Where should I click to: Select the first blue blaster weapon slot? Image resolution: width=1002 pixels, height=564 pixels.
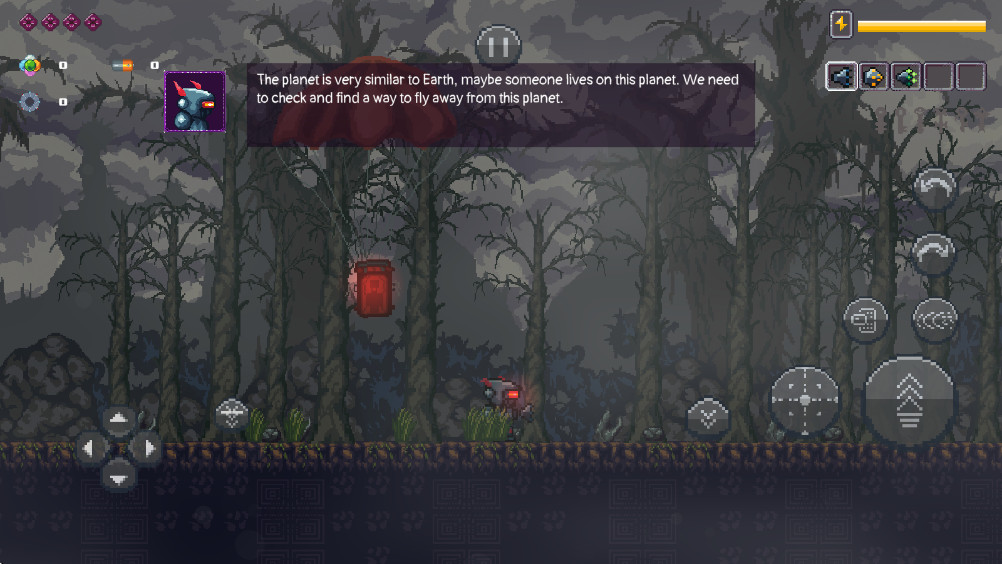click(x=841, y=77)
